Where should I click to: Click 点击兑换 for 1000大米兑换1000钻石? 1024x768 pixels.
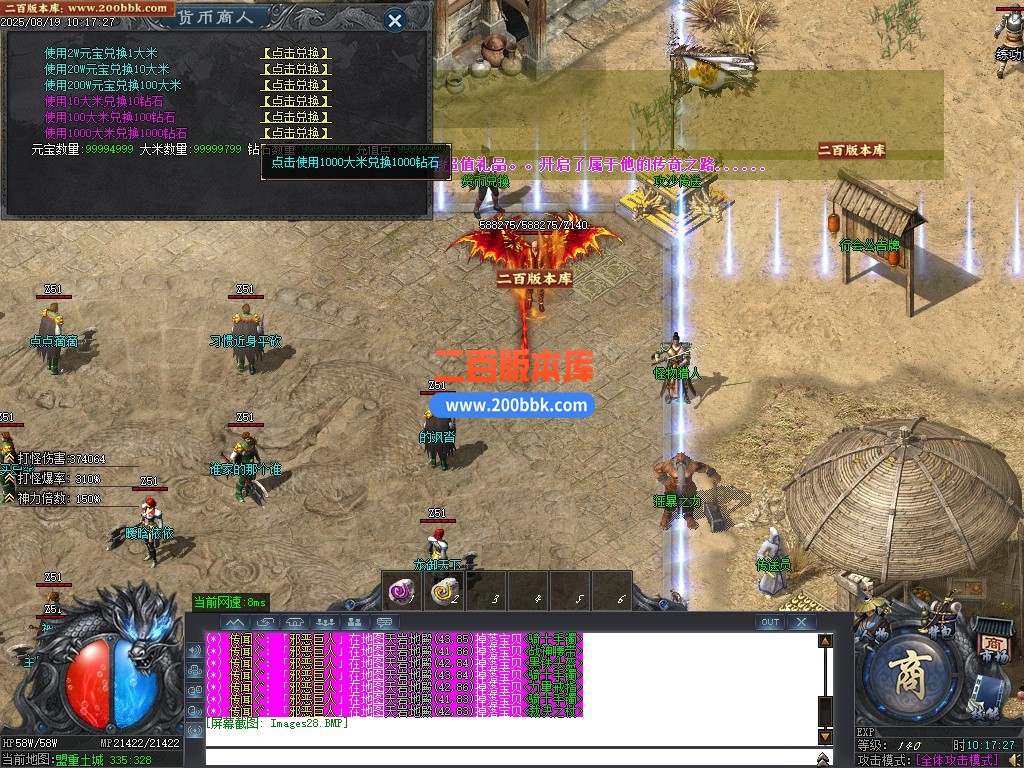296,133
